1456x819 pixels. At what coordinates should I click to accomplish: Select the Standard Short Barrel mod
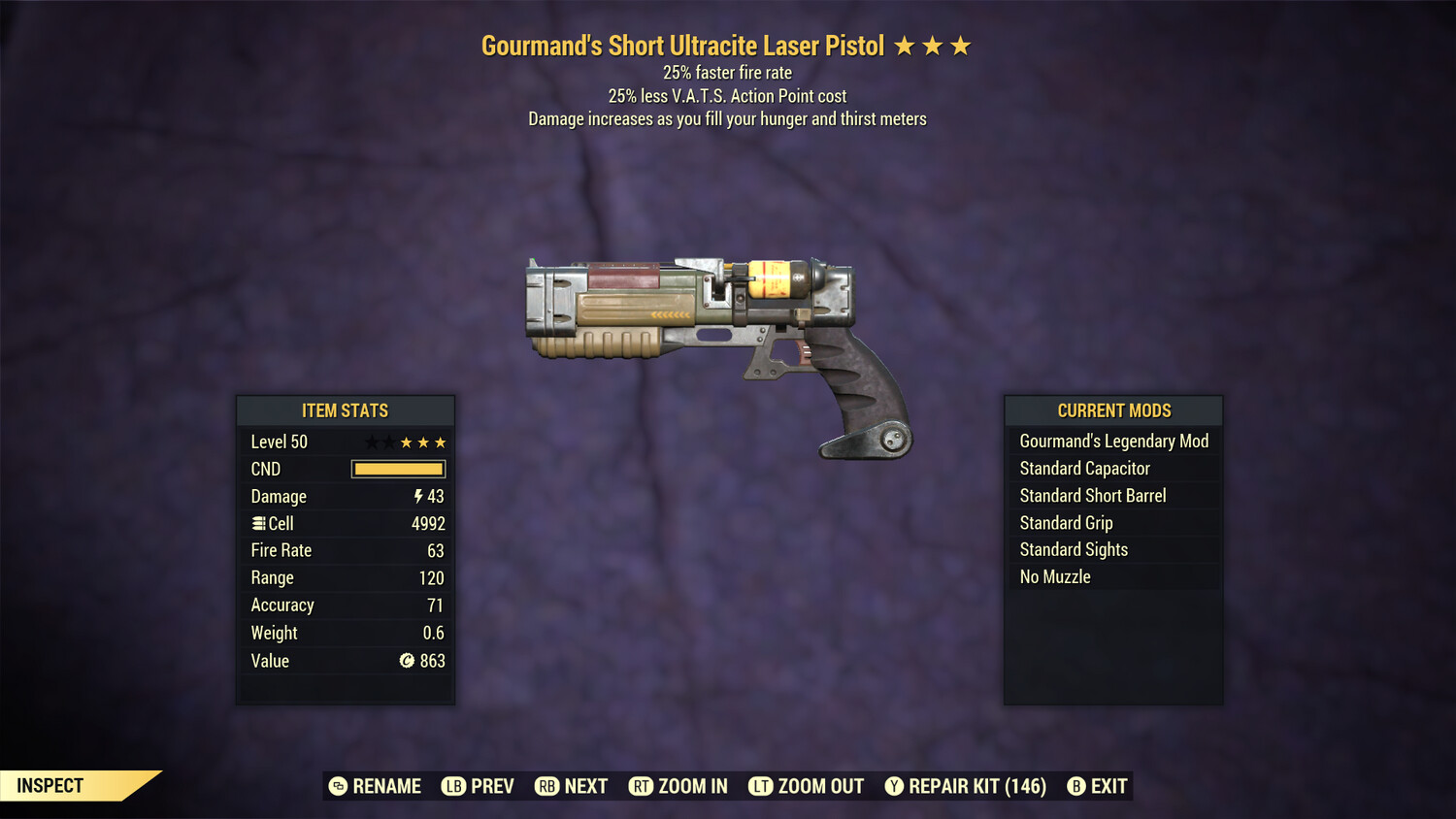1093,495
